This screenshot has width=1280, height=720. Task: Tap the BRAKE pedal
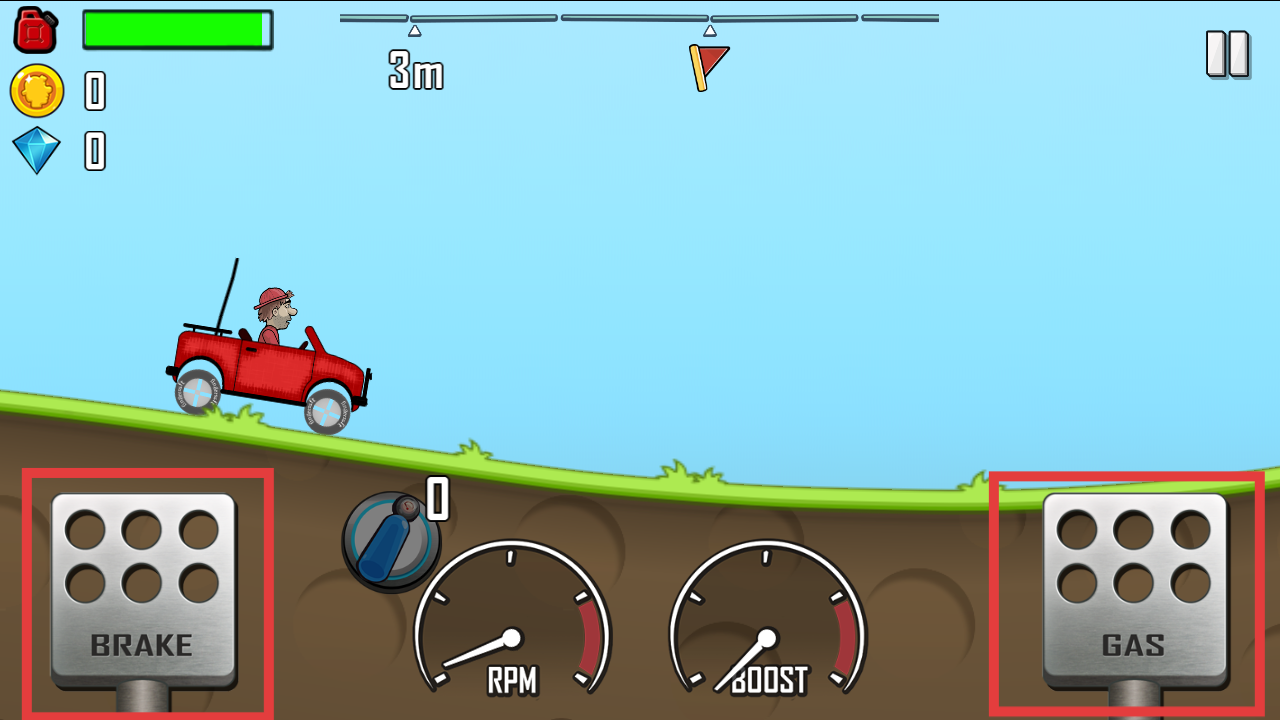(x=143, y=588)
